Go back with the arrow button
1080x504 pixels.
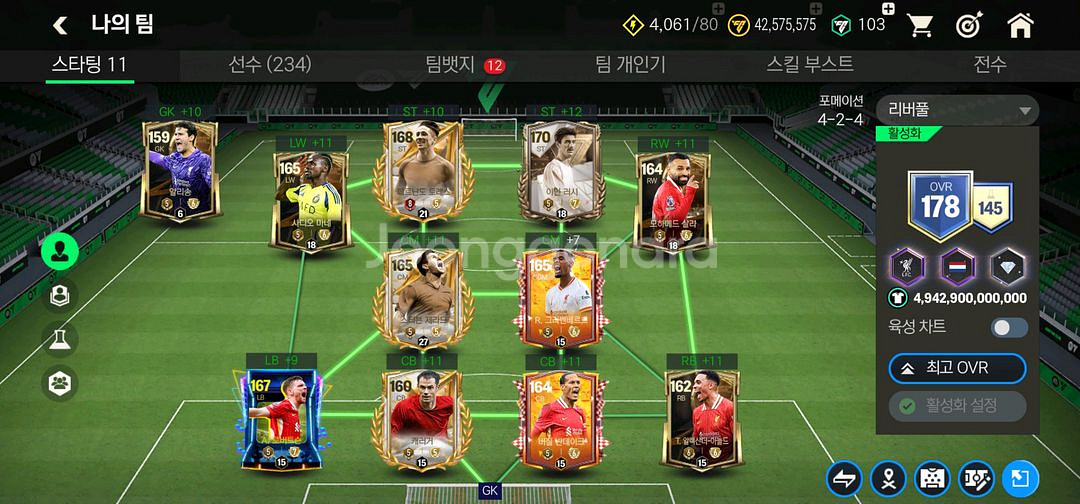(x=60, y=25)
